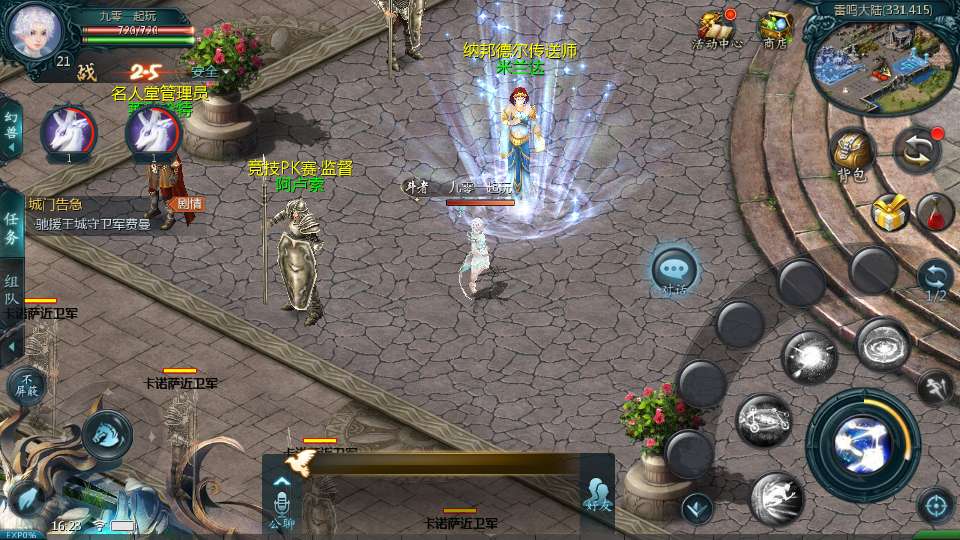Use the red potion flask

tap(934, 211)
